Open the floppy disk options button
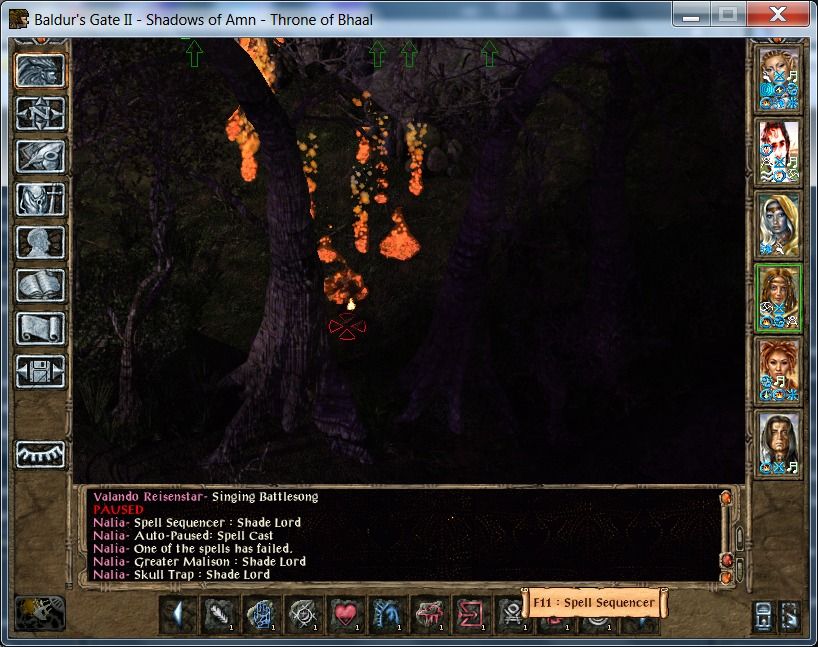Screen dimensions: 818x647 [x=41, y=371]
